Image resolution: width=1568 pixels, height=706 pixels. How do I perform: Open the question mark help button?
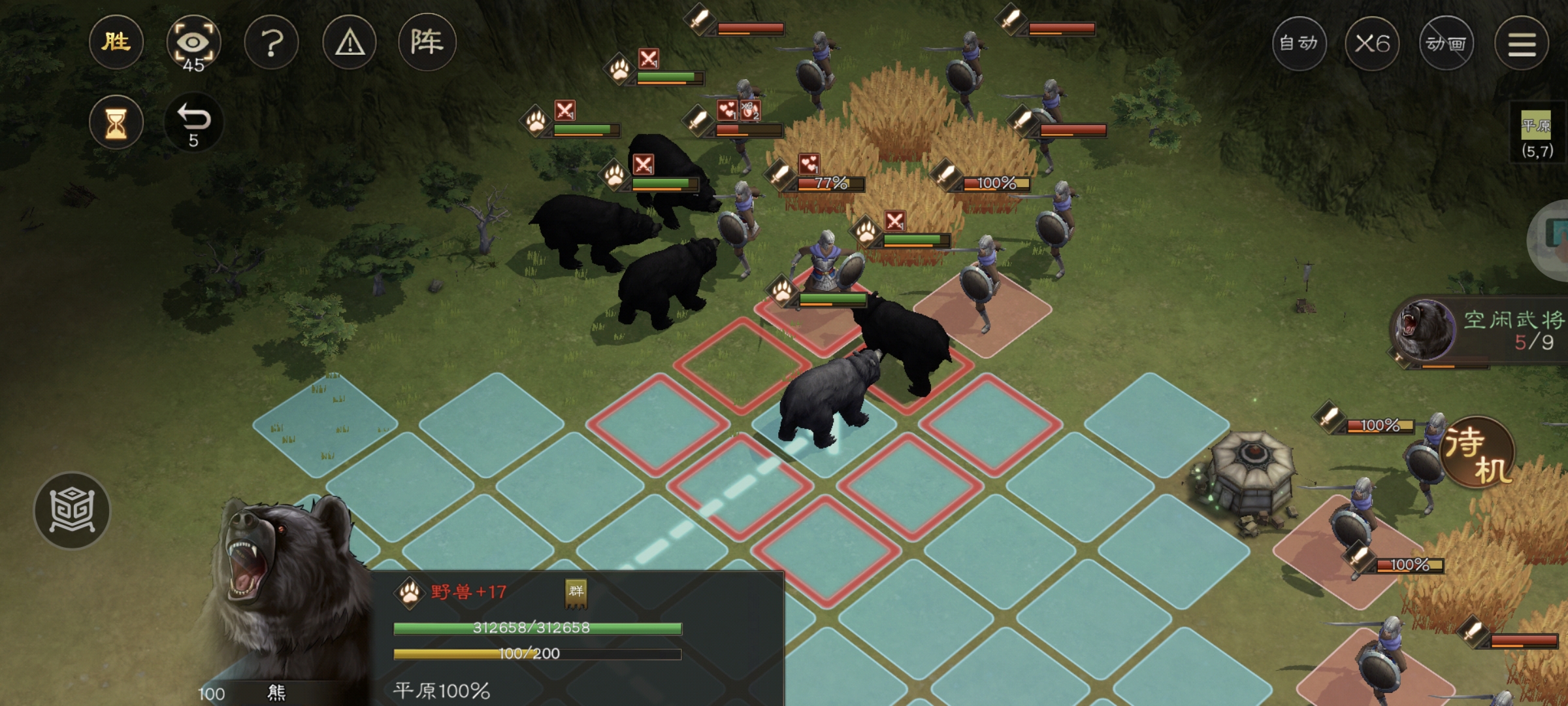click(272, 43)
